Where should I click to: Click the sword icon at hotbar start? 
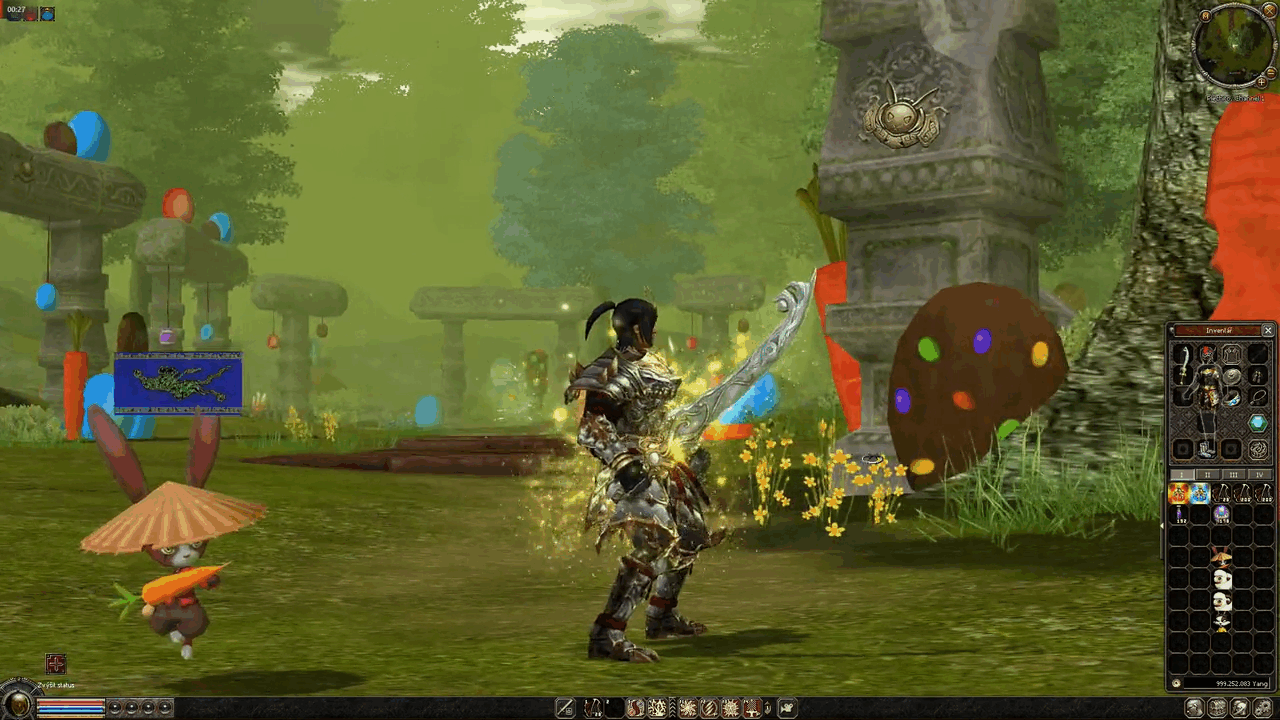[565, 708]
